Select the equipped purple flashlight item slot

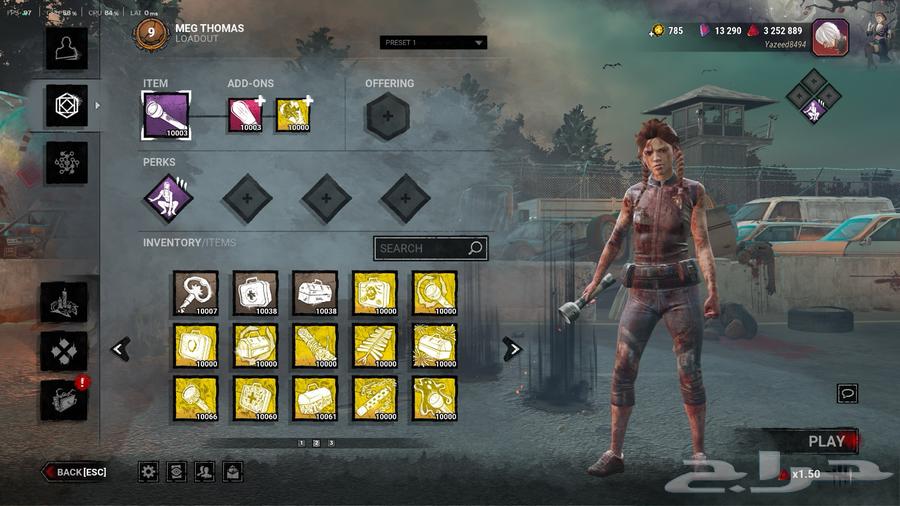tap(166, 114)
